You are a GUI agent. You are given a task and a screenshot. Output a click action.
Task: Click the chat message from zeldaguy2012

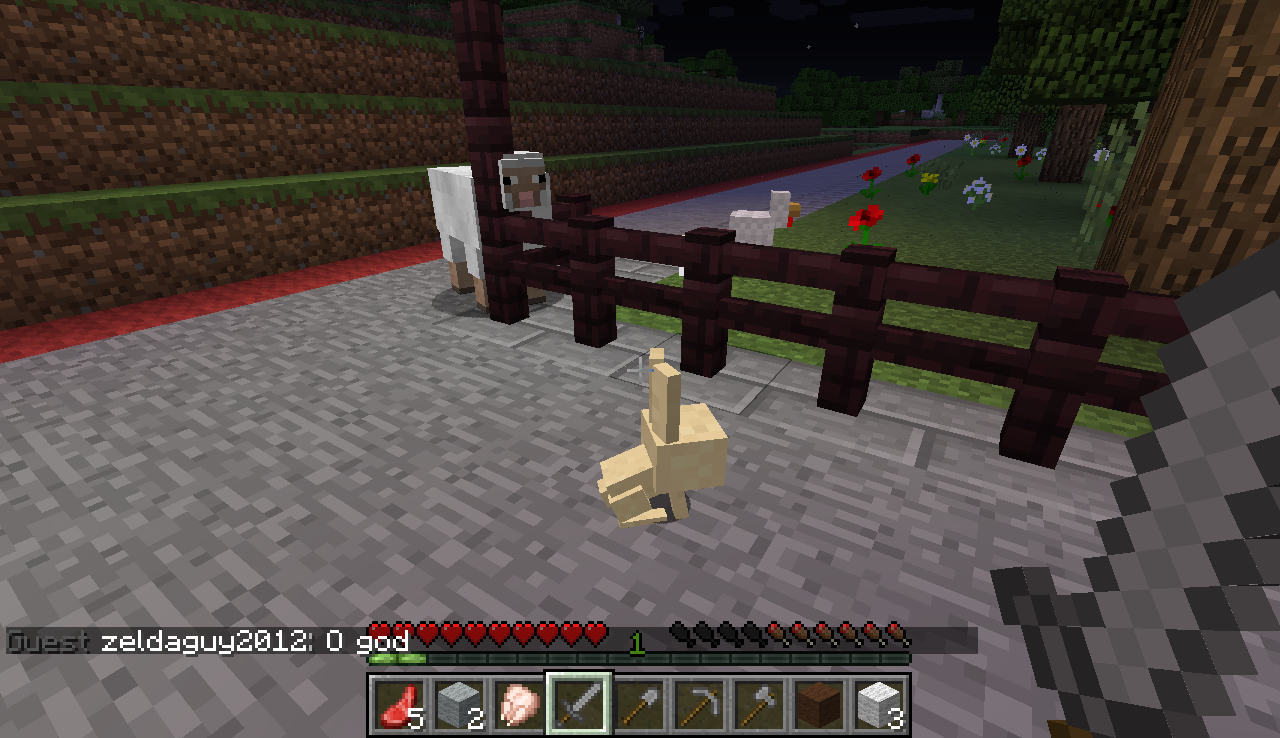coord(254,641)
